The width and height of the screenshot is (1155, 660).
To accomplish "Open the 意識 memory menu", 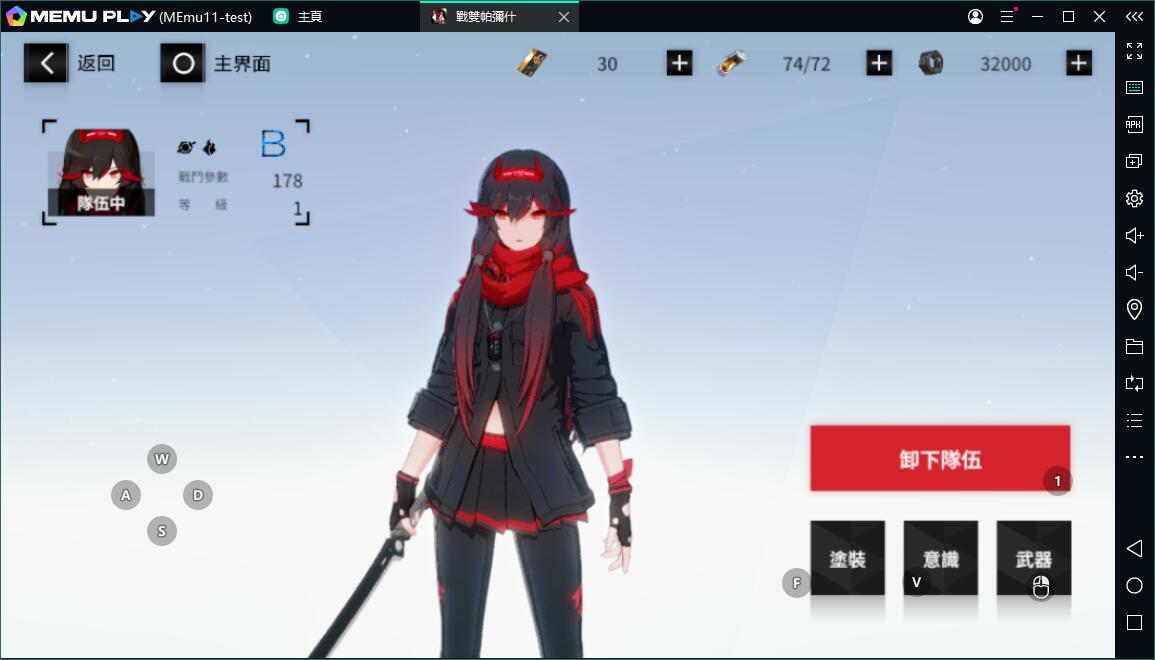I will pos(940,558).
